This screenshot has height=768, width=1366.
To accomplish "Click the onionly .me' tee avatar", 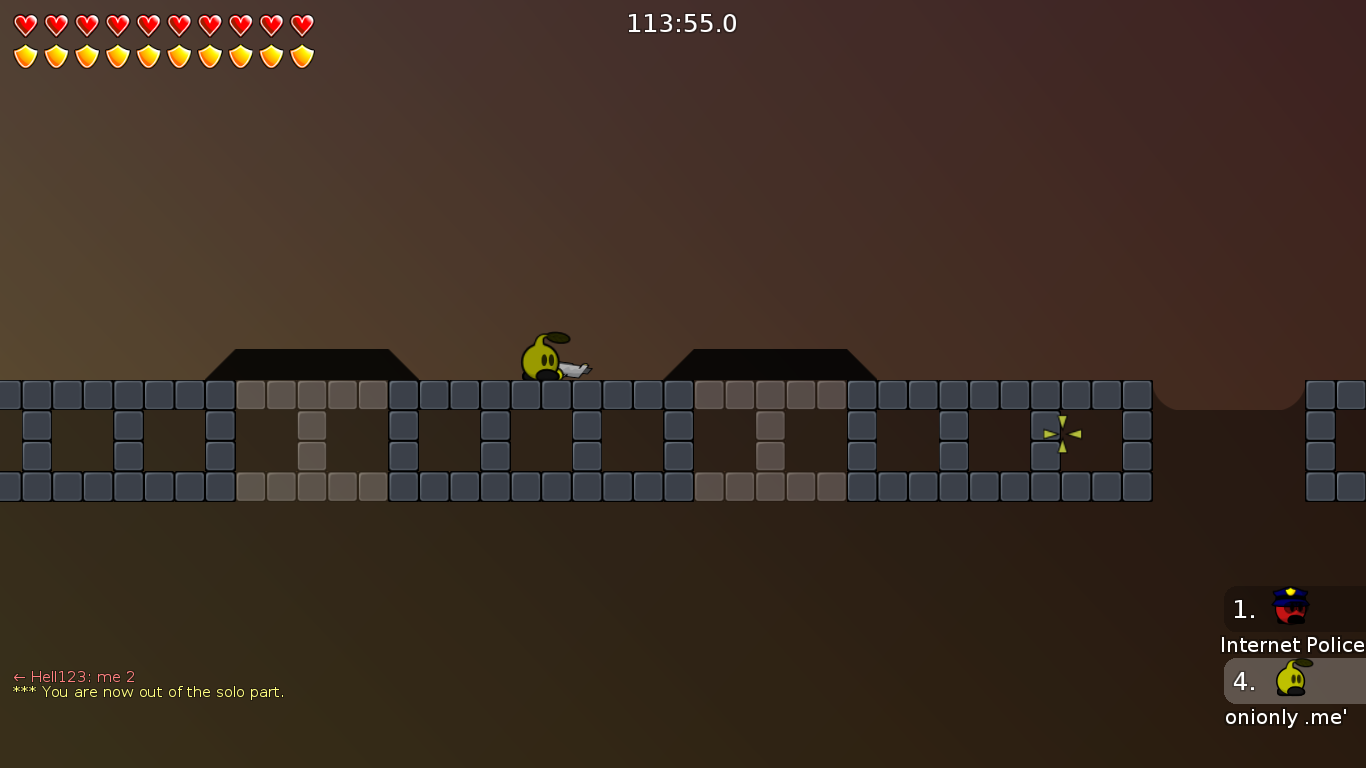I will [1290, 678].
